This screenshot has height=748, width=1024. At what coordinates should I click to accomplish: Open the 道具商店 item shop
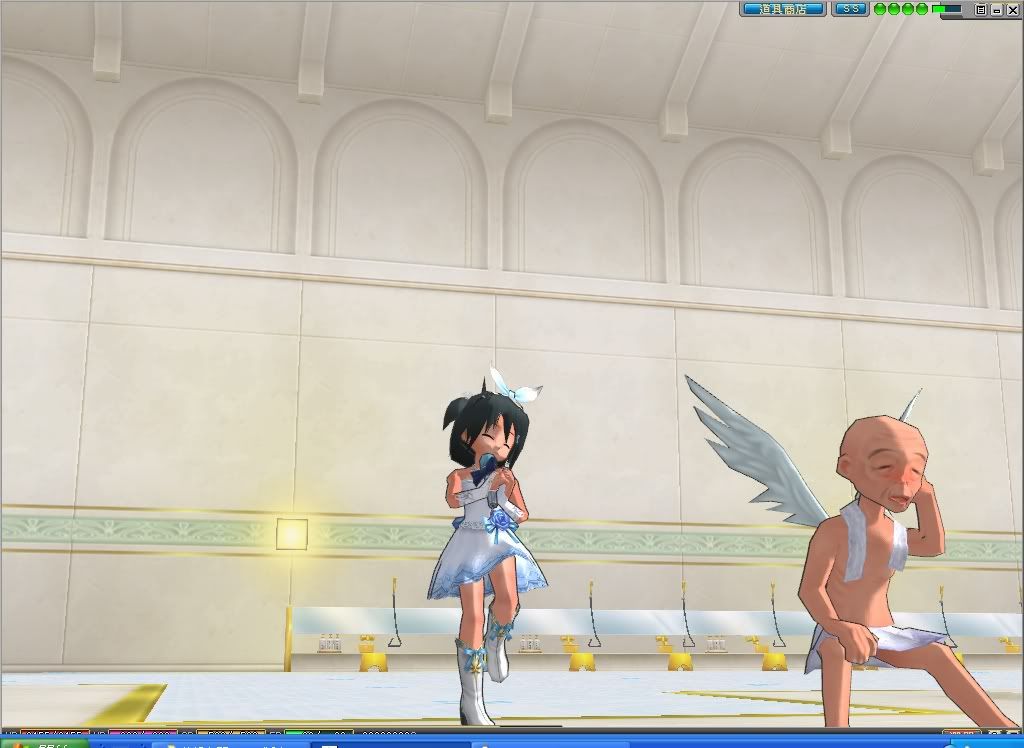click(x=783, y=9)
